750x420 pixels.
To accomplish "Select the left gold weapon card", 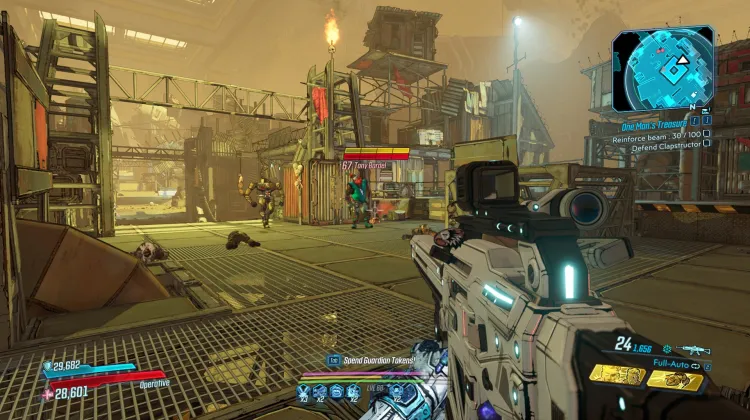I will (x=616, y=375).
